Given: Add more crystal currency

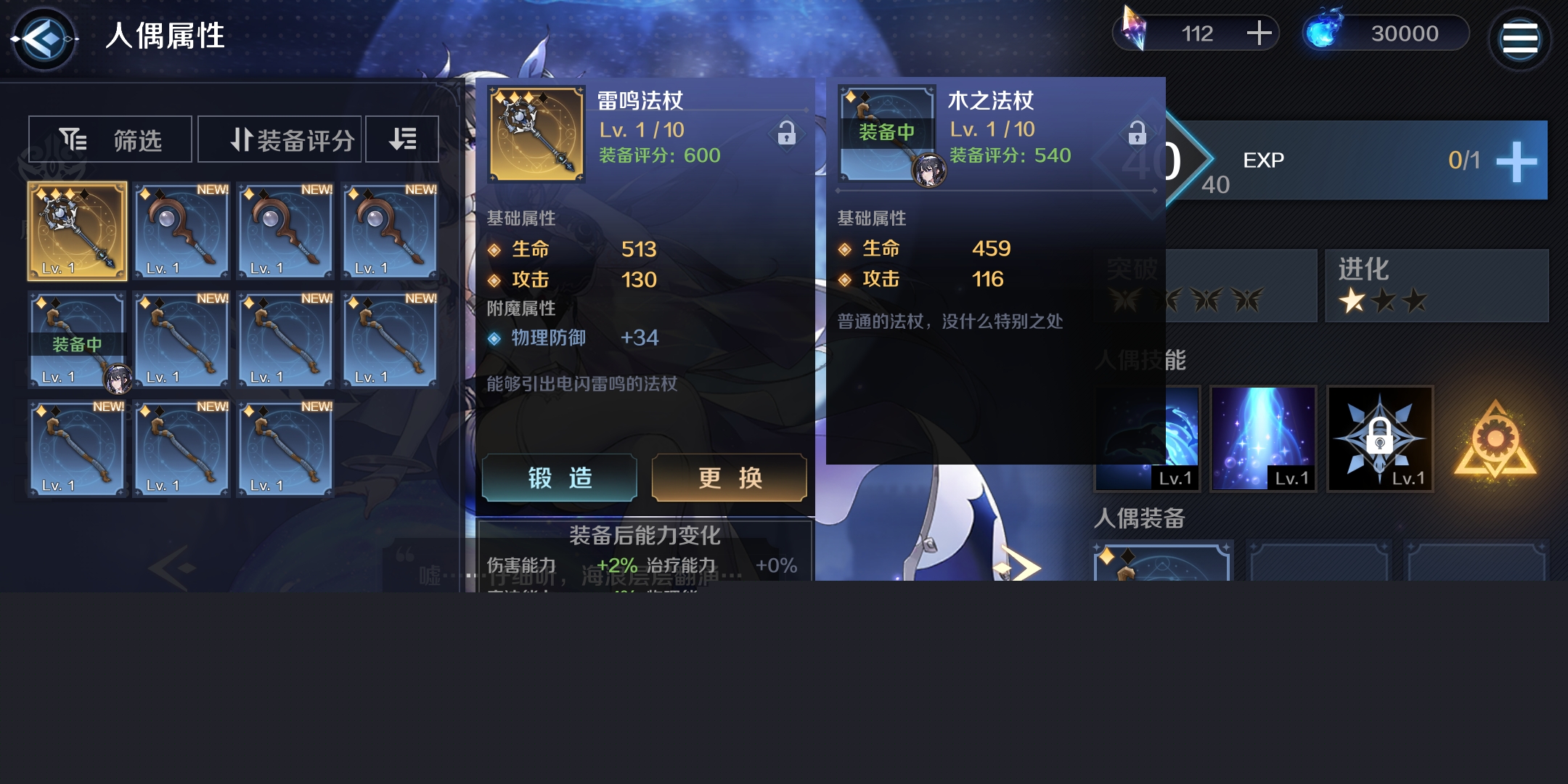Looking at the screenshot, I should click(x=1259, y=33).
